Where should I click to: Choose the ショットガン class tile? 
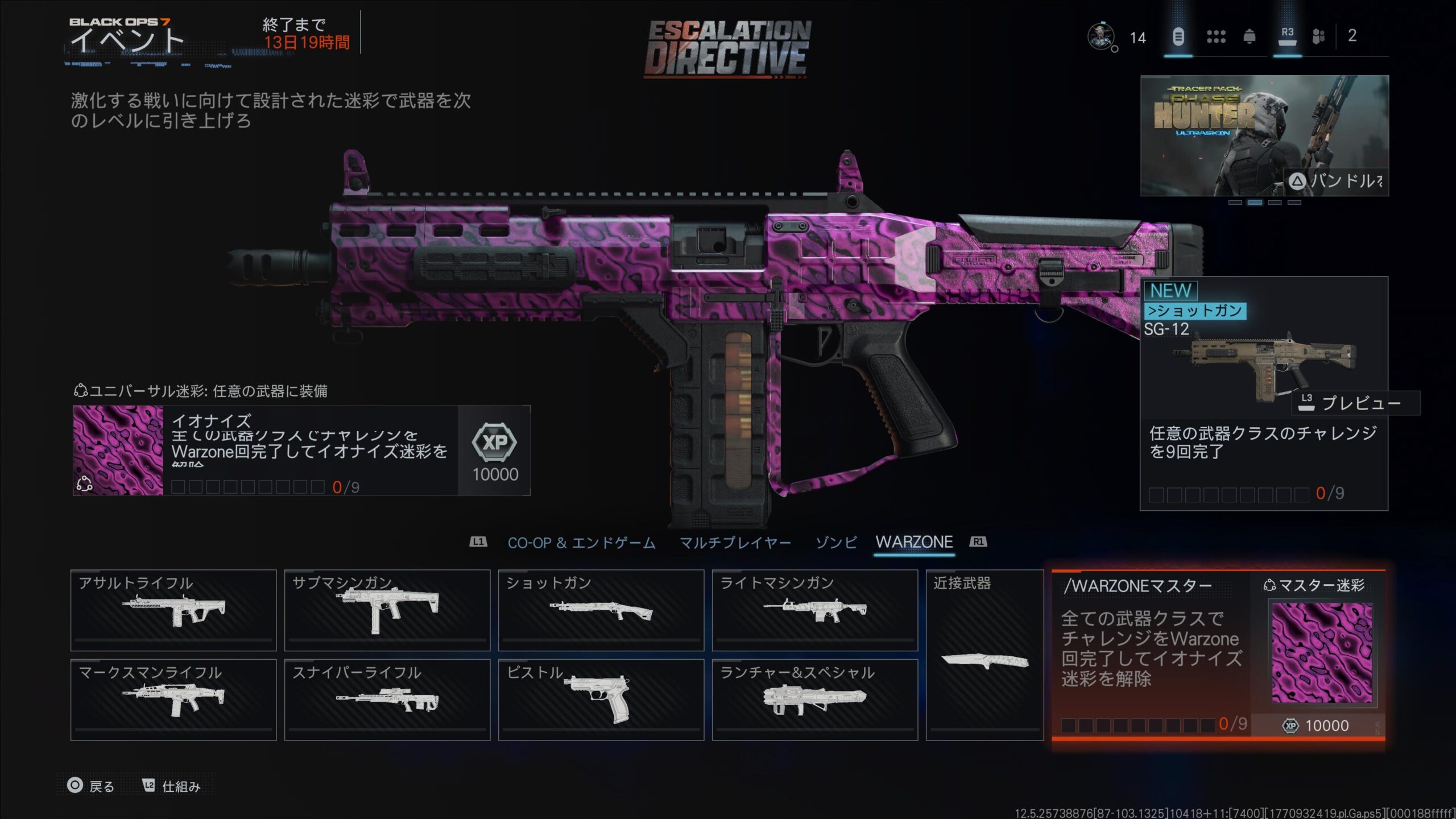[x=601, y=610]
